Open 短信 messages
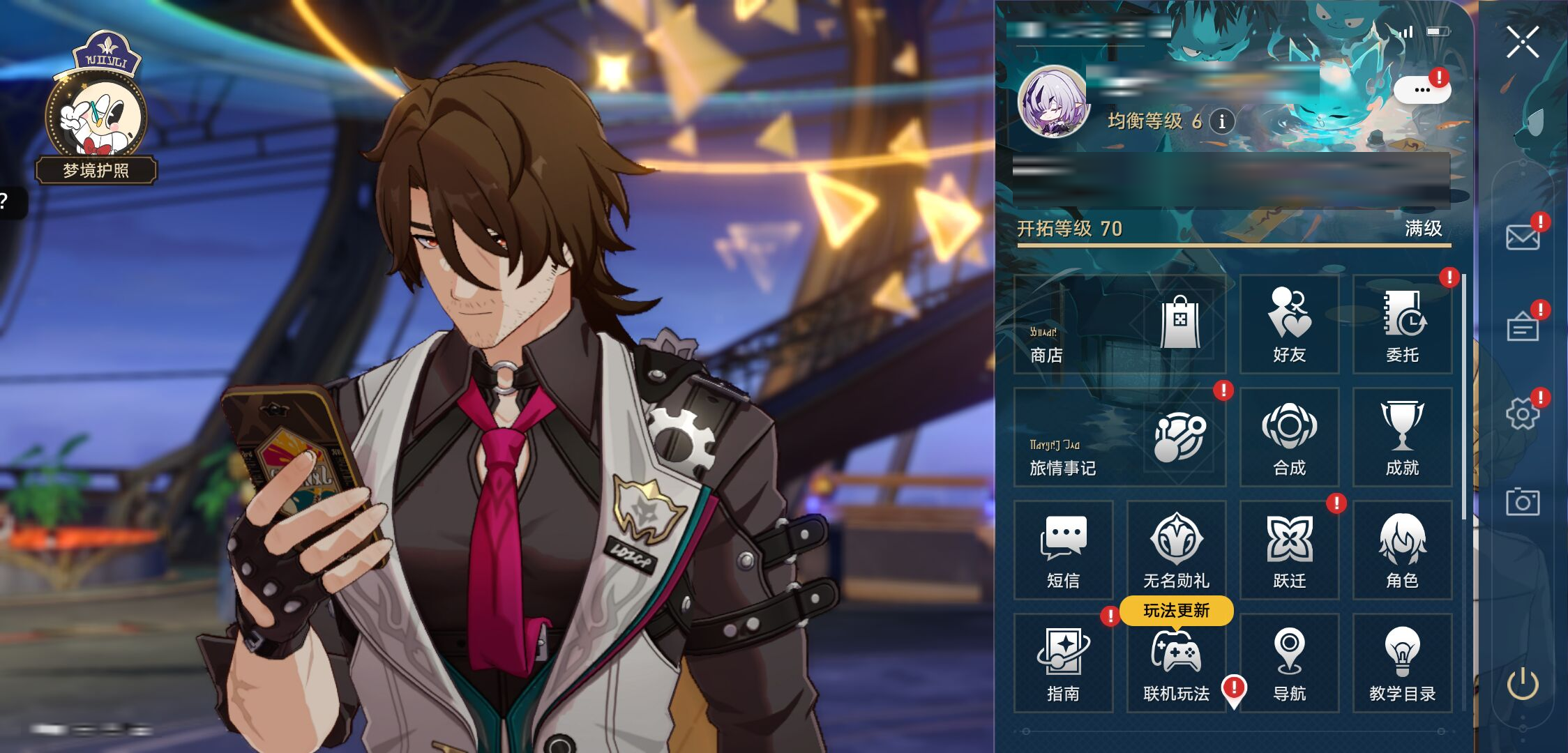 coord(1063,551)
